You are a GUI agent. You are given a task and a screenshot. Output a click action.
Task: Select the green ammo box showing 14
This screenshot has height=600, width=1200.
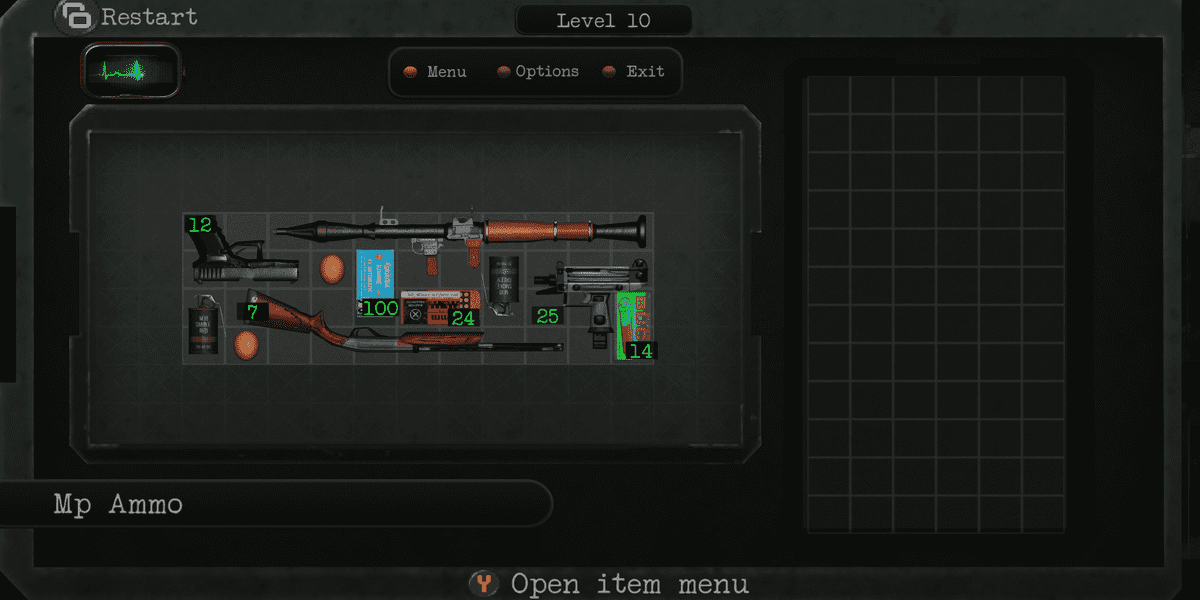point(633,324)
